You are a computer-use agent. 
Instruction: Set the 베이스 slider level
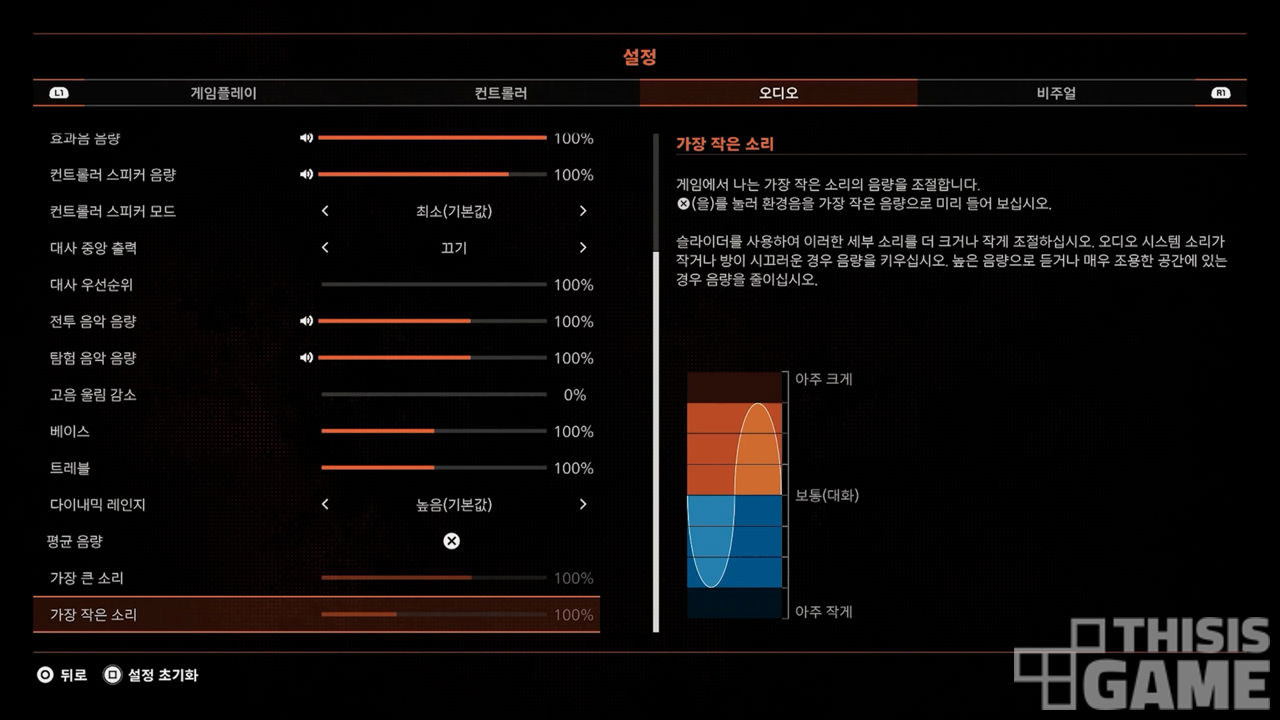(433, 432)
